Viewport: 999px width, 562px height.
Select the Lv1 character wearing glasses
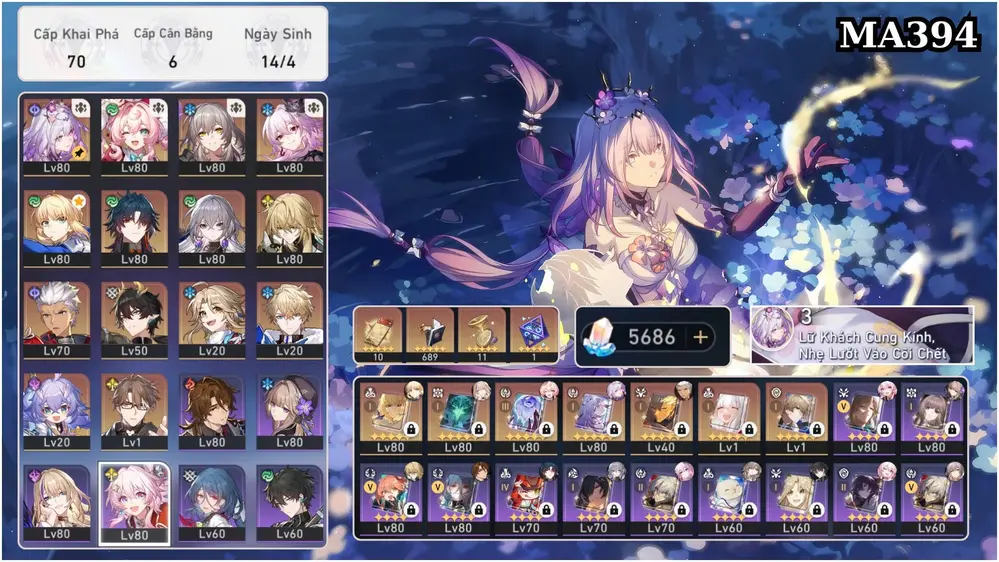pyautogui.click(x=134, y=411)
